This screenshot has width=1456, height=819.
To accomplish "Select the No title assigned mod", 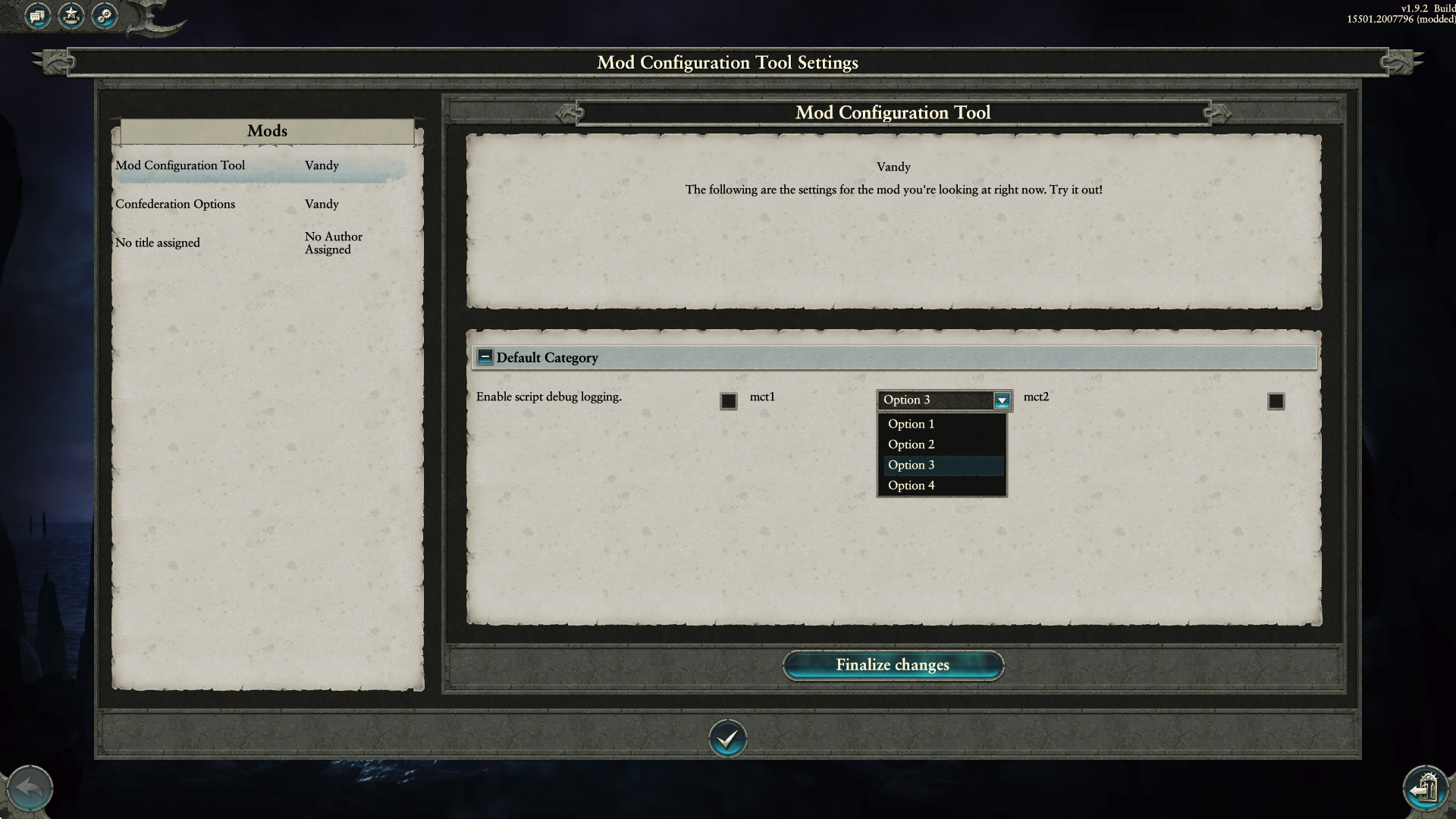I will click(158, 243).
